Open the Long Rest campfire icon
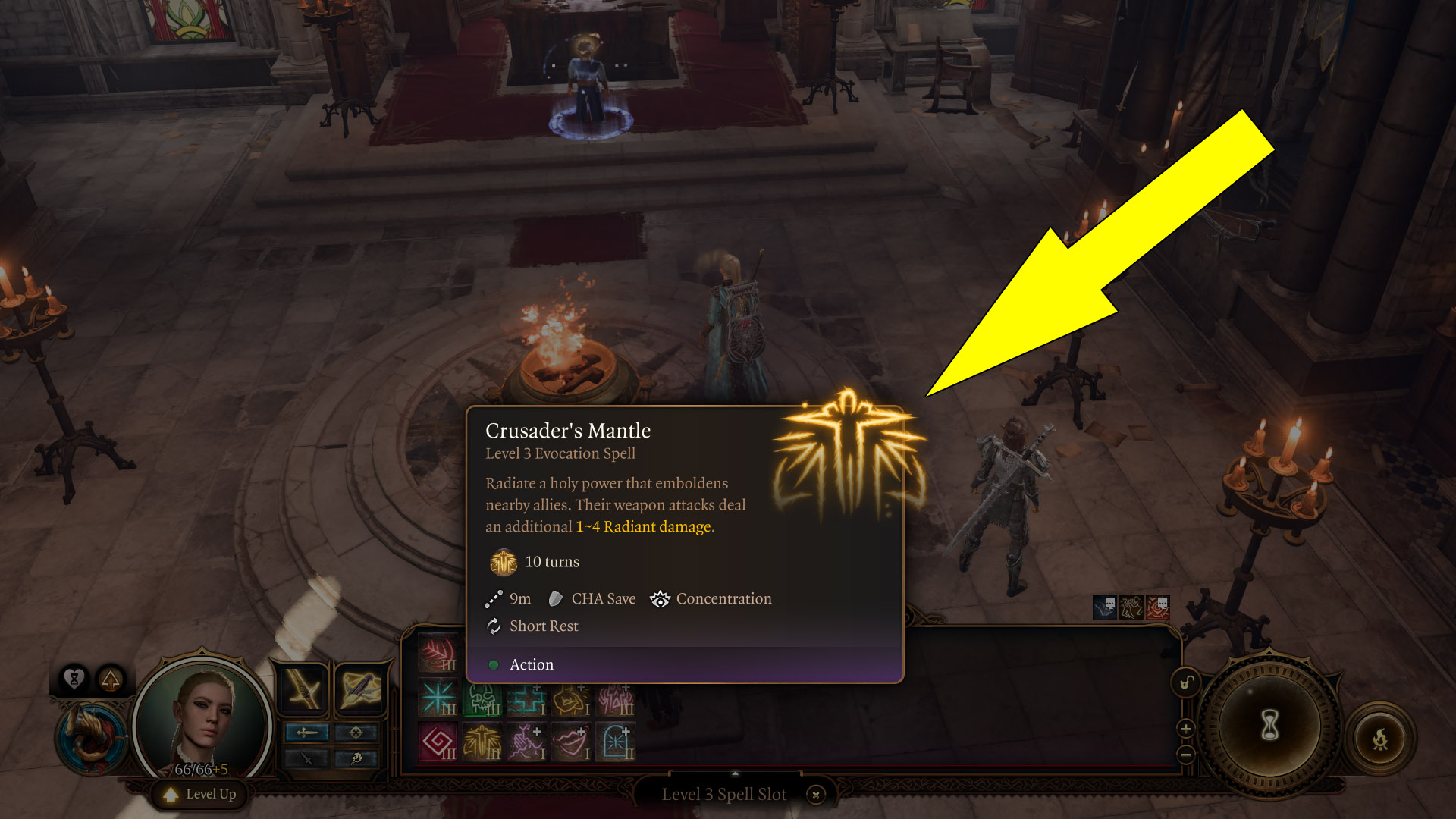Viewport: 1456px width, 819px height. point(1381,737)
